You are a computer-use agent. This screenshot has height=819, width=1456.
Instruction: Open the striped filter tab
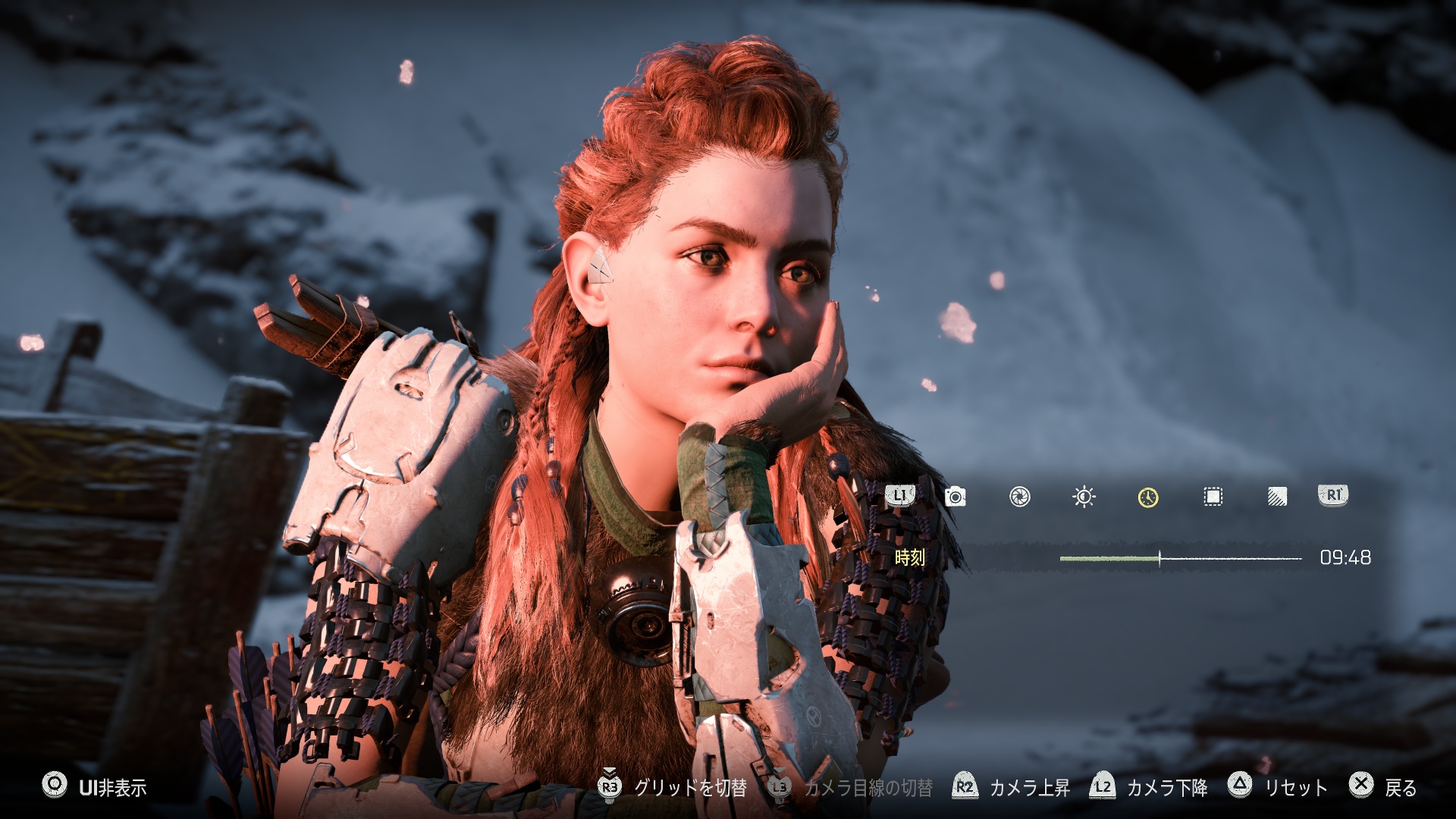click(x=1277, y=497)
